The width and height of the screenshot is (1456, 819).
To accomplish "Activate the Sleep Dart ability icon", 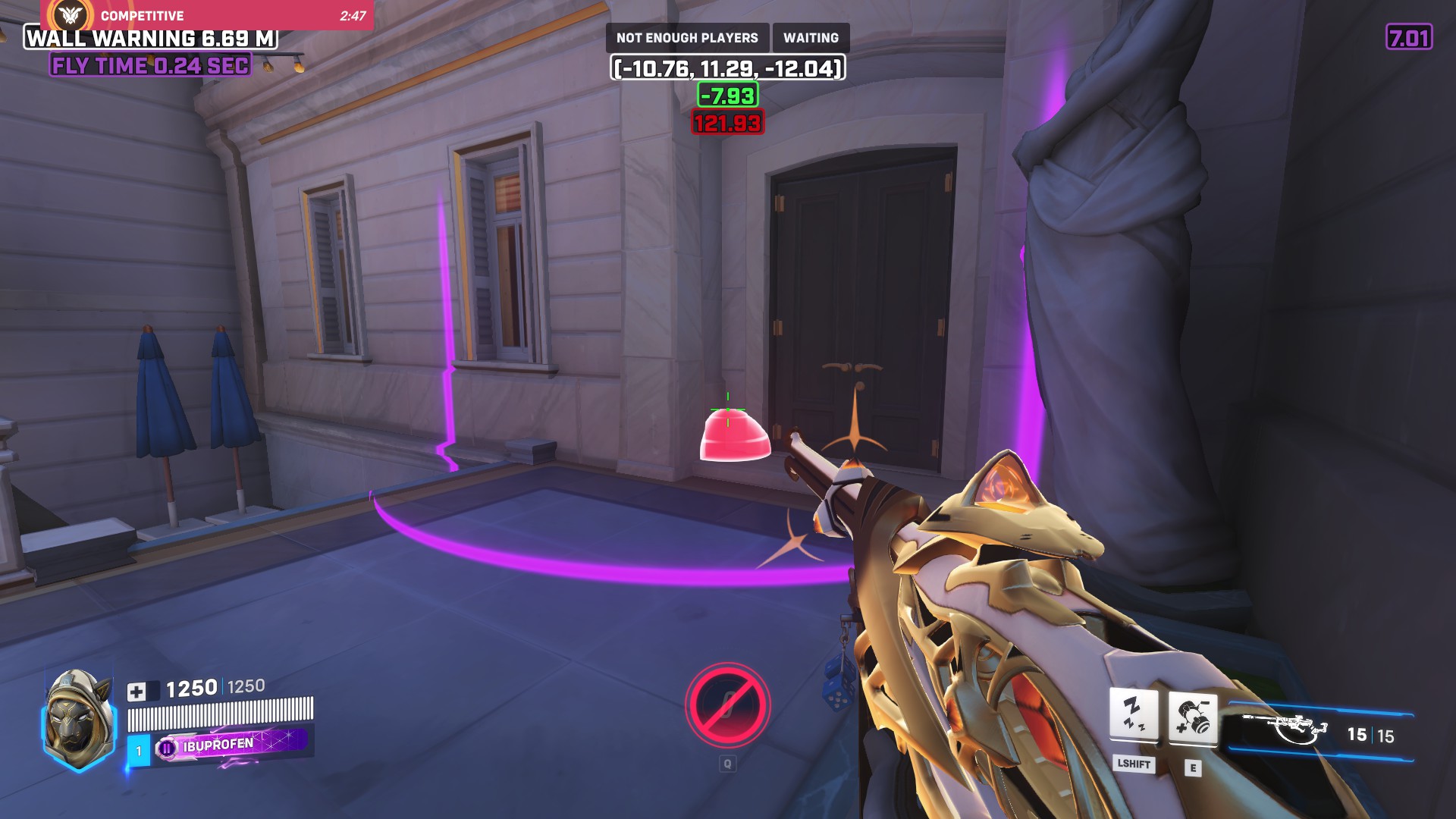I will point(1133,714).
